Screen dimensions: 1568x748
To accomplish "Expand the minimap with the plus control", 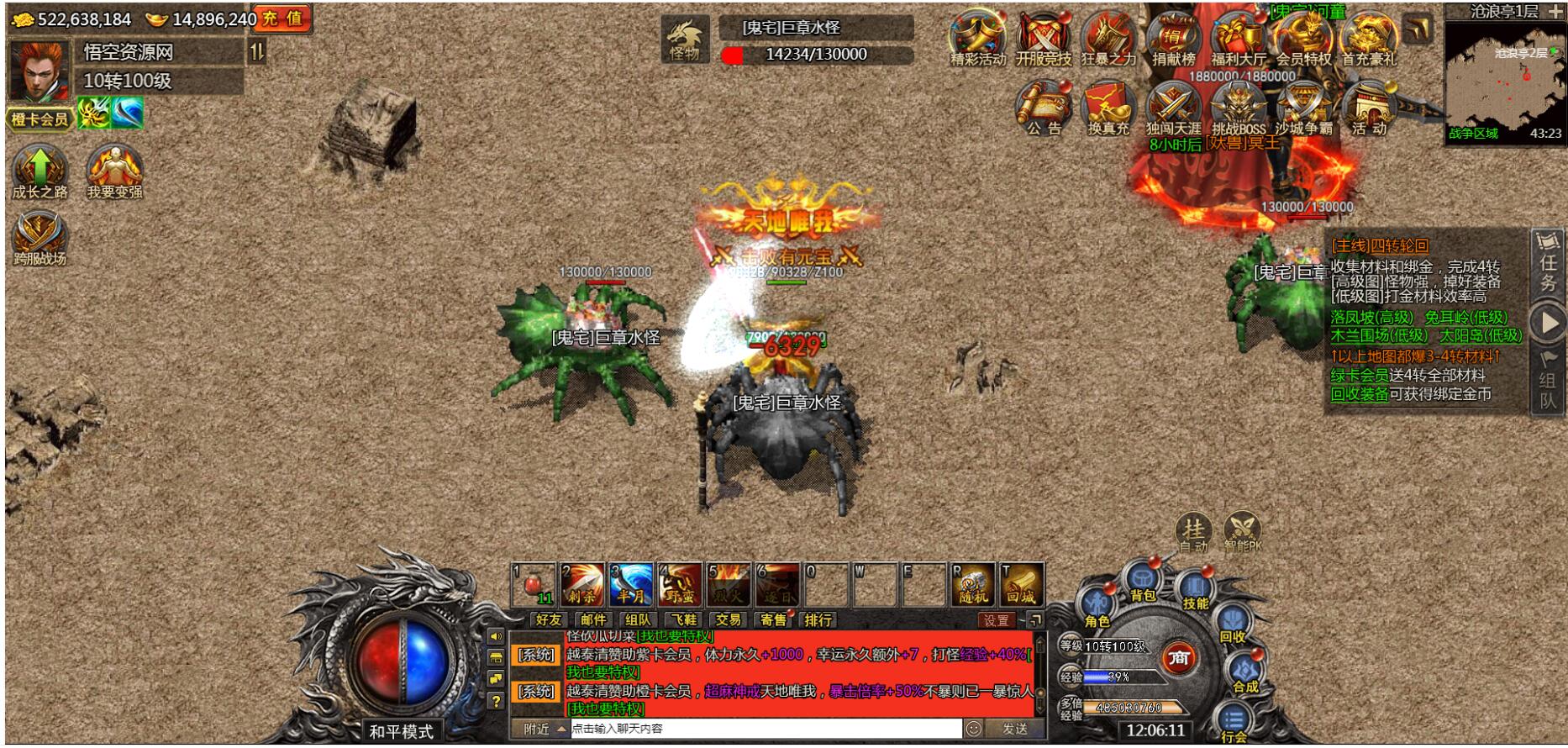I will click(x=1556, y=13).
